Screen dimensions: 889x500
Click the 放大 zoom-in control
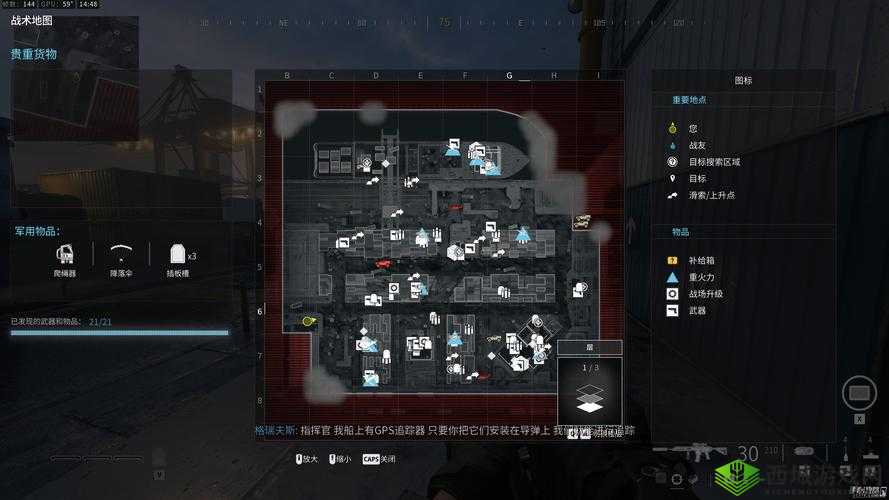[x=306, y=459]
